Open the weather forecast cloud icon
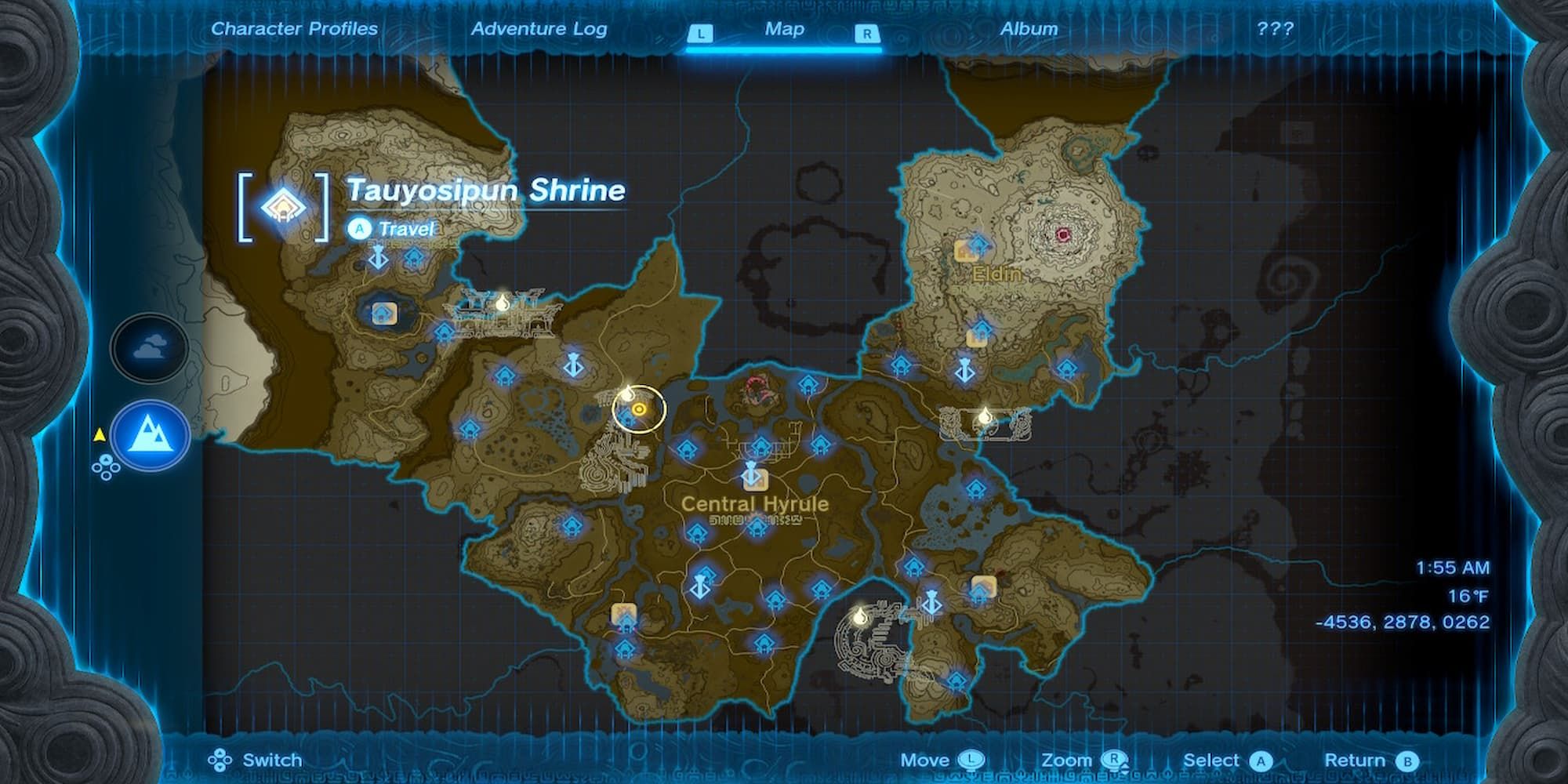The width and height of the screenshot is (1568, 784). point(147,345)
